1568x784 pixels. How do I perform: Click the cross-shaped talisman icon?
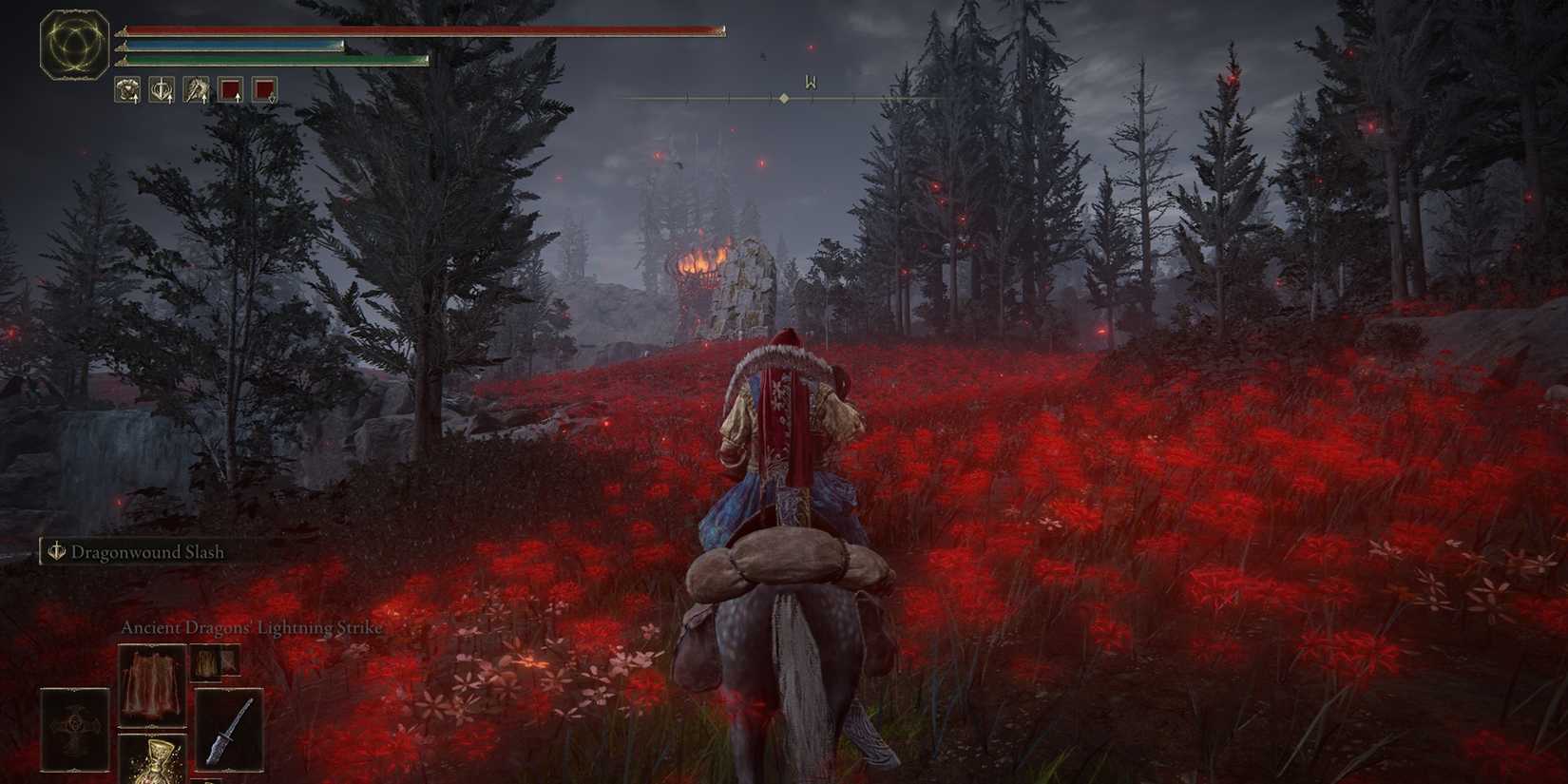click(x=74, y=725)
